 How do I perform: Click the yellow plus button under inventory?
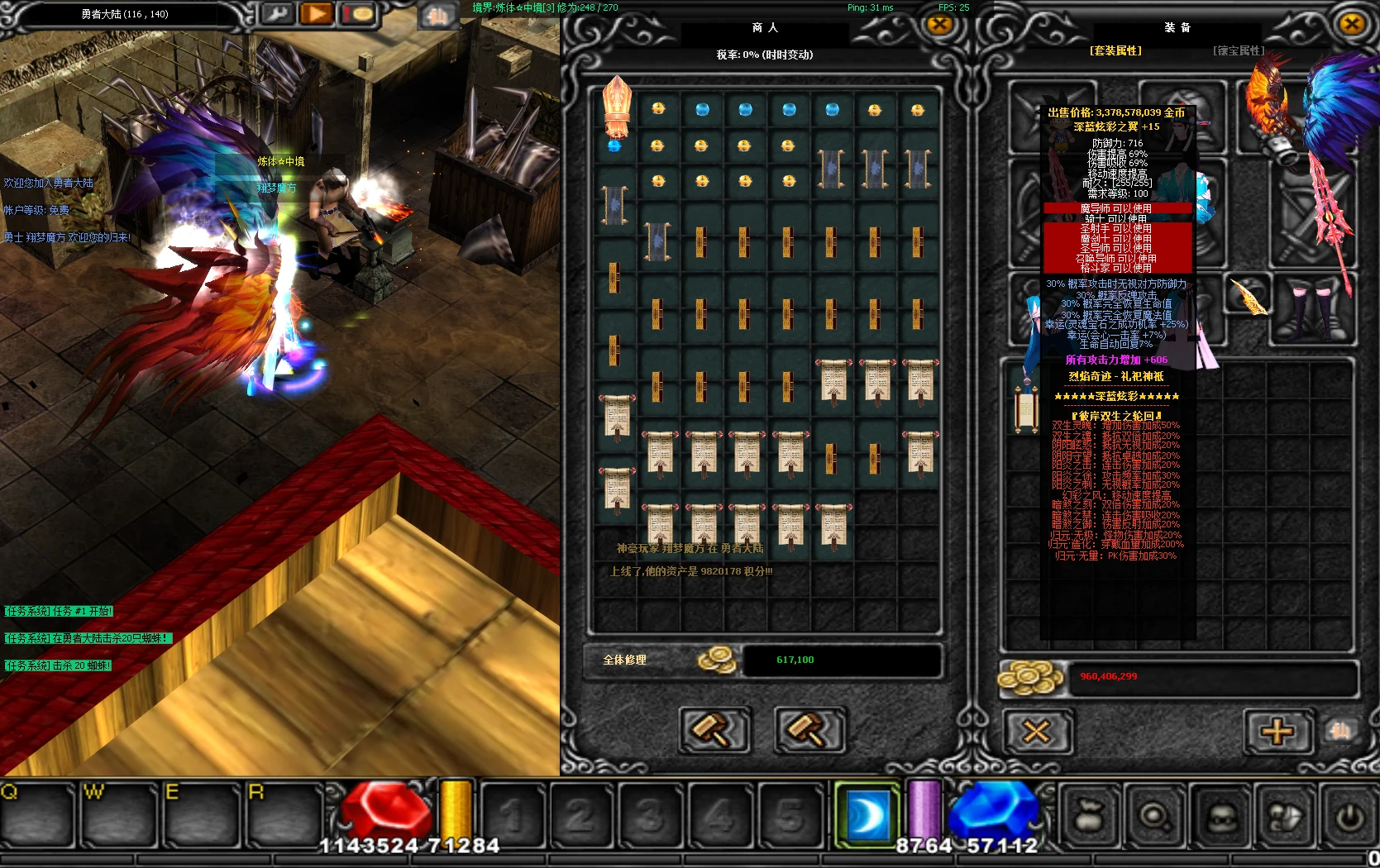tap(1277, 732)
